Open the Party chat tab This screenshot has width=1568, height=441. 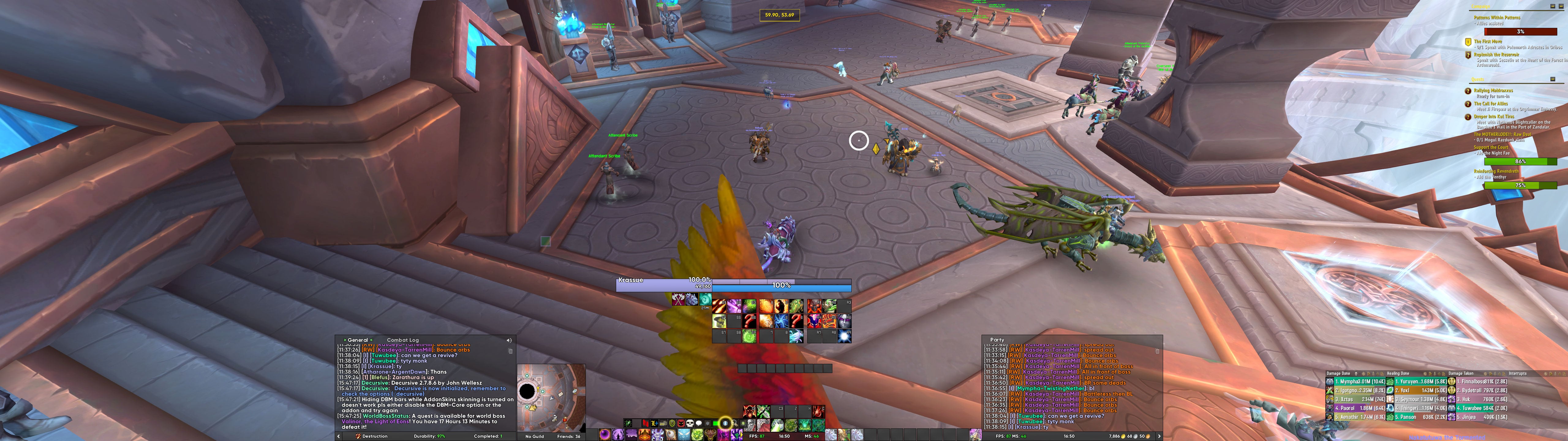tap(997, 340)
